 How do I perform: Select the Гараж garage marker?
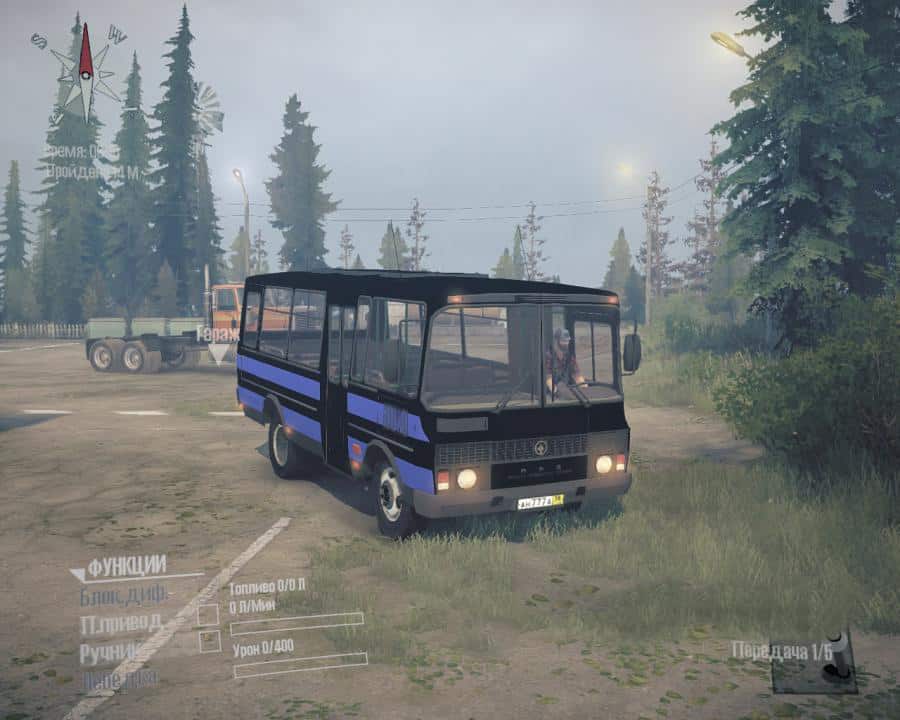[x=218, y=335]
